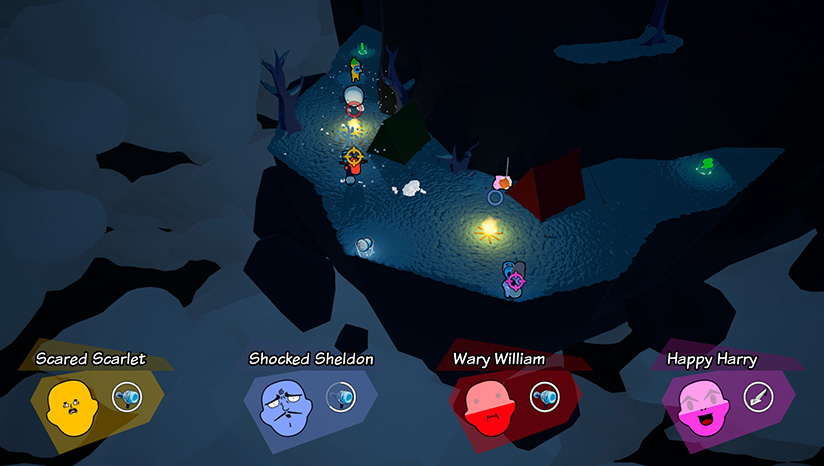
Task: Select Scared Scarlet's yellow face portrait
Action: pyautogui.click(x=71, y=405)
